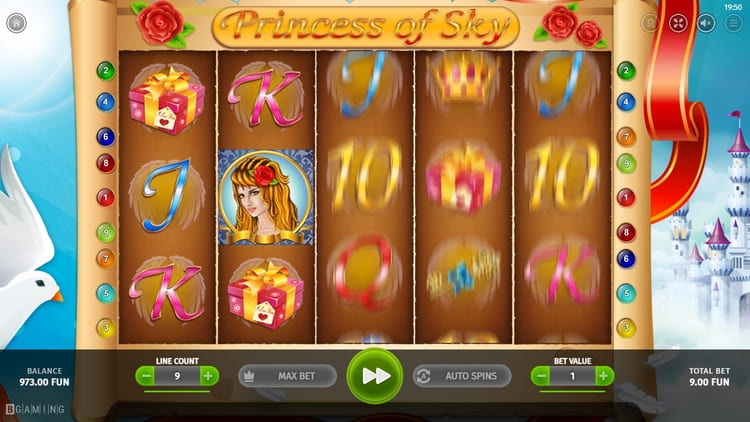Screen dimensions: 750x422
Task: Open the Auto Spins options
Action: 462,376
